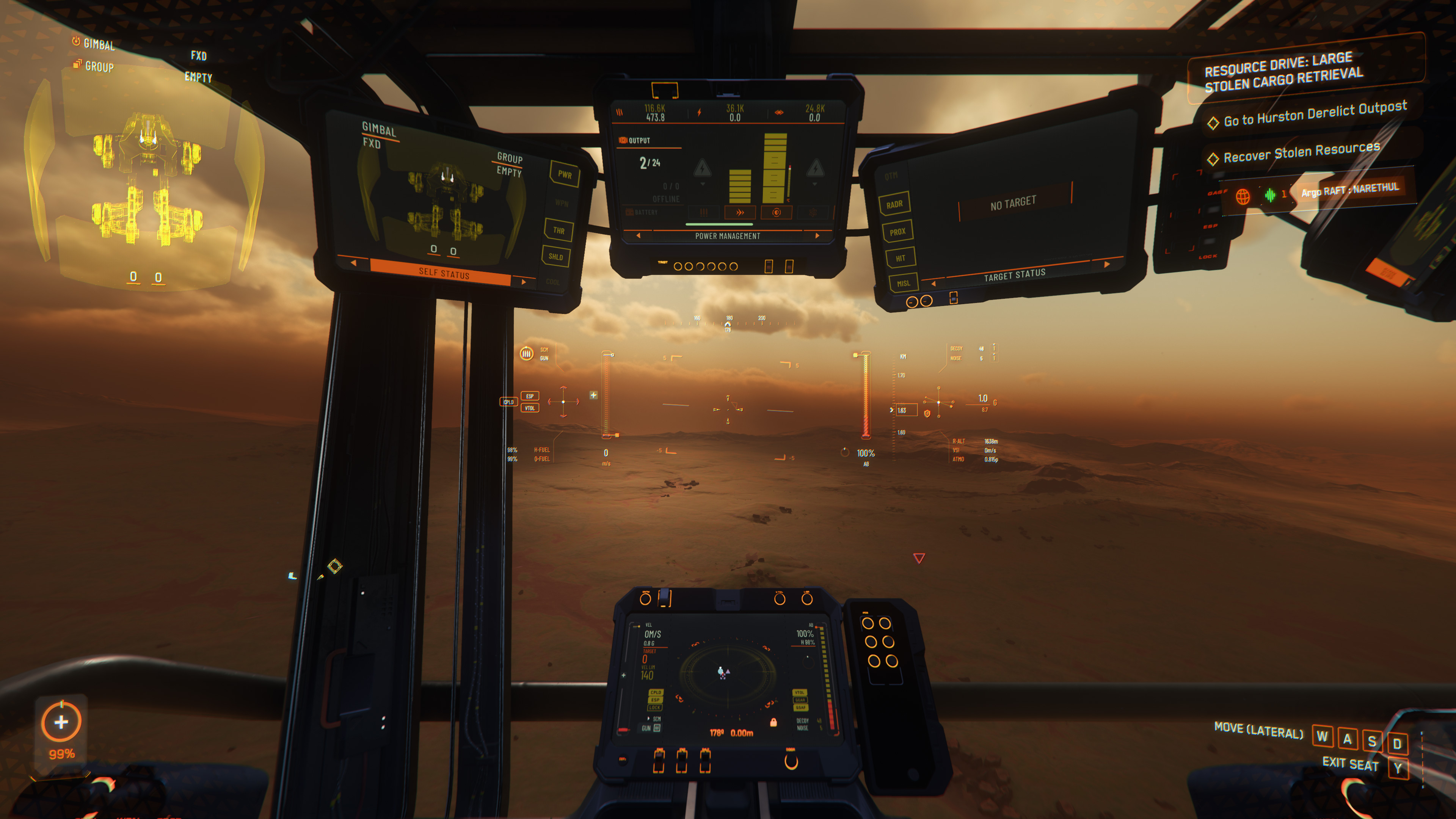Open the RADR radar page
This screenshot has width=1456, height=819.
[894, 205]
